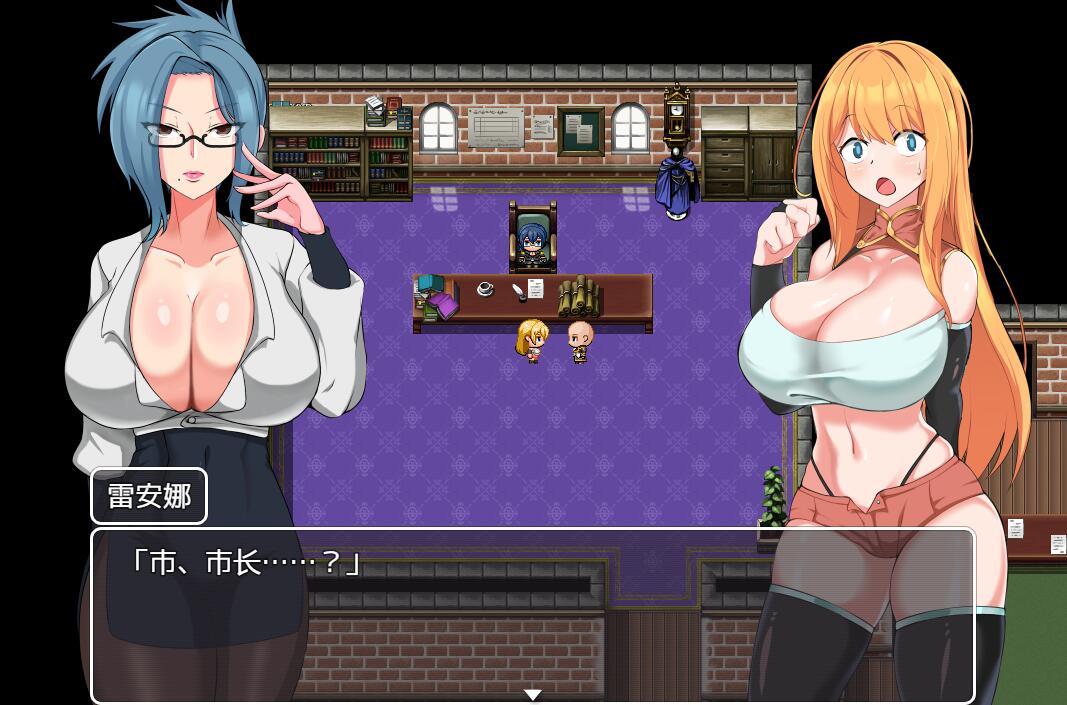Screen dimensions: 1067x705
Task: Advance dialogue with the white arrow indicator
Action: tap(533, 694)
